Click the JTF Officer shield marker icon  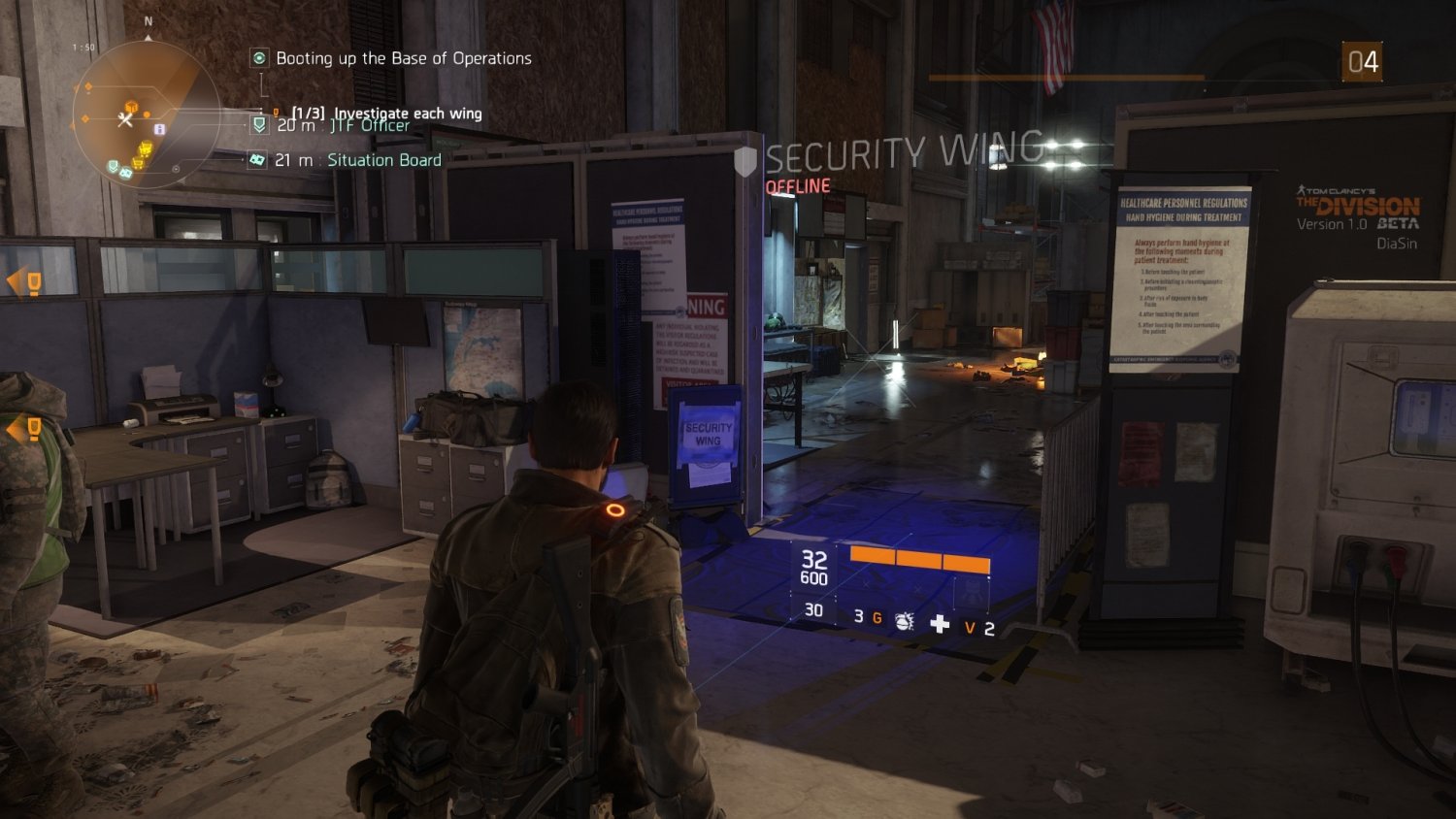[x=258, y=126]
